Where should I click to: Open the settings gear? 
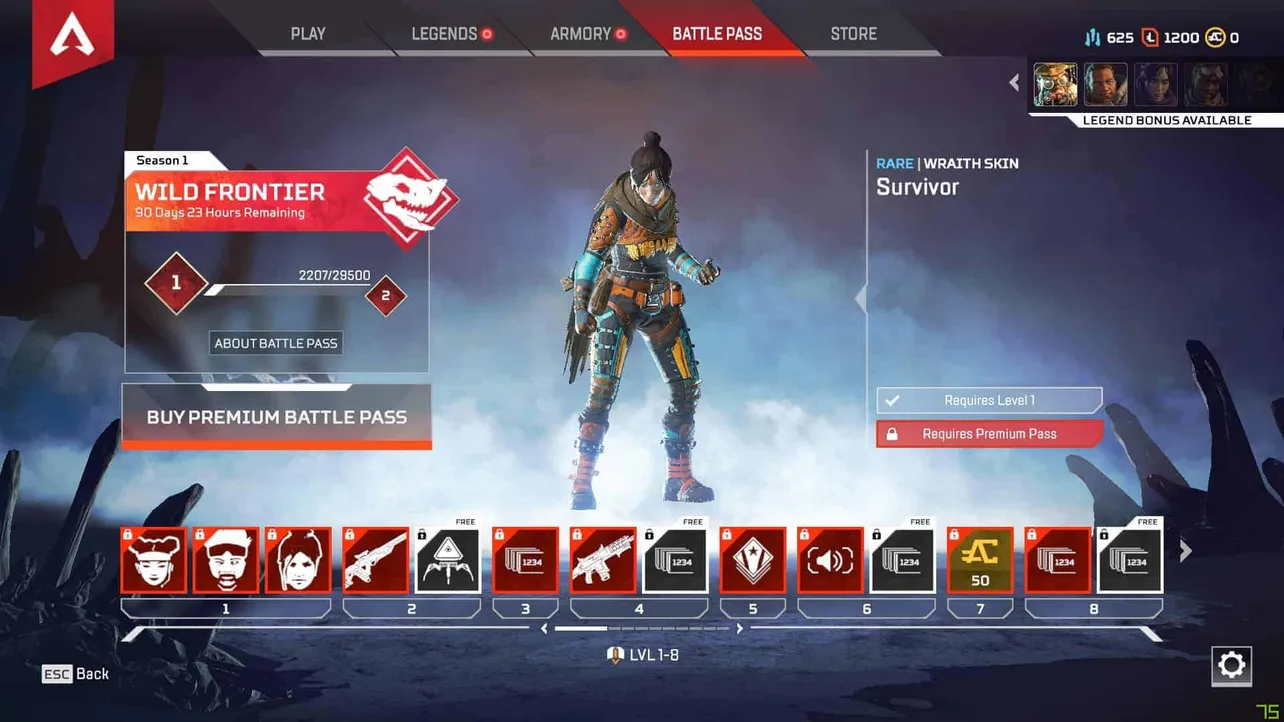(x=1231, y=666)
